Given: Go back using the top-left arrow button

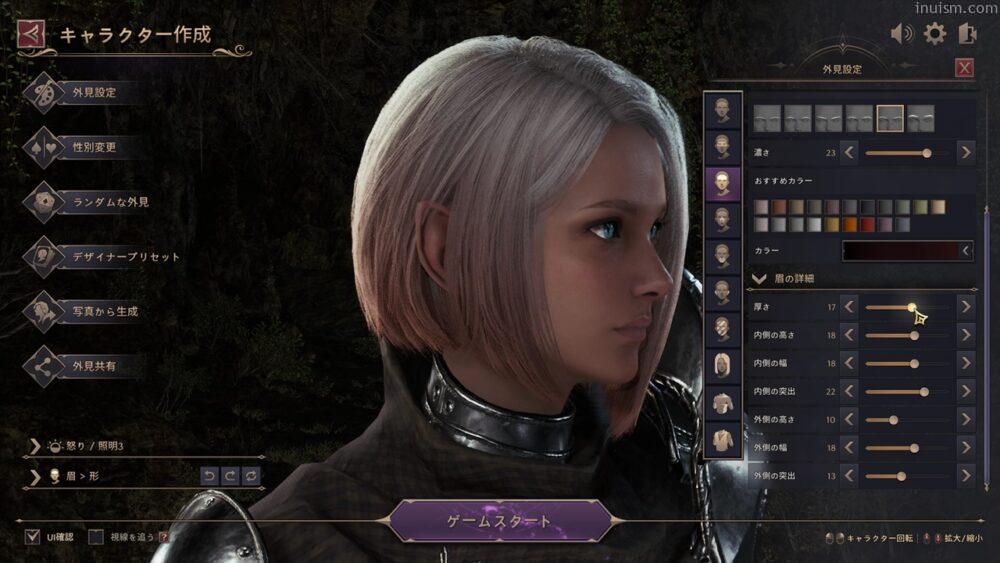Looking at the screenshot, I should (31, 35).
